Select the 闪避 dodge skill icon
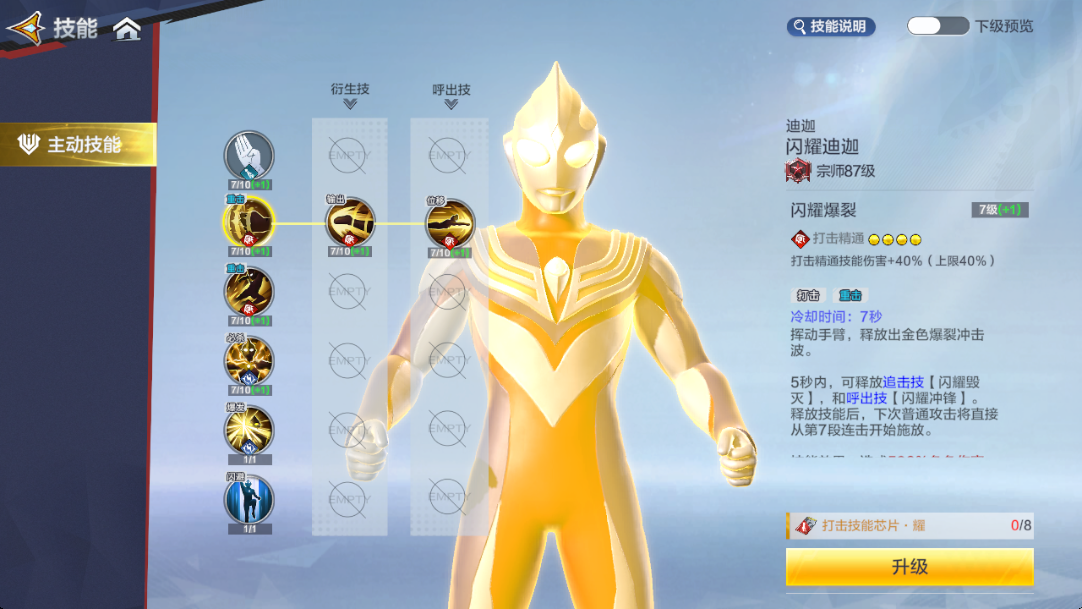Viewport: 1082px width, 609px height. coord(249,498)
